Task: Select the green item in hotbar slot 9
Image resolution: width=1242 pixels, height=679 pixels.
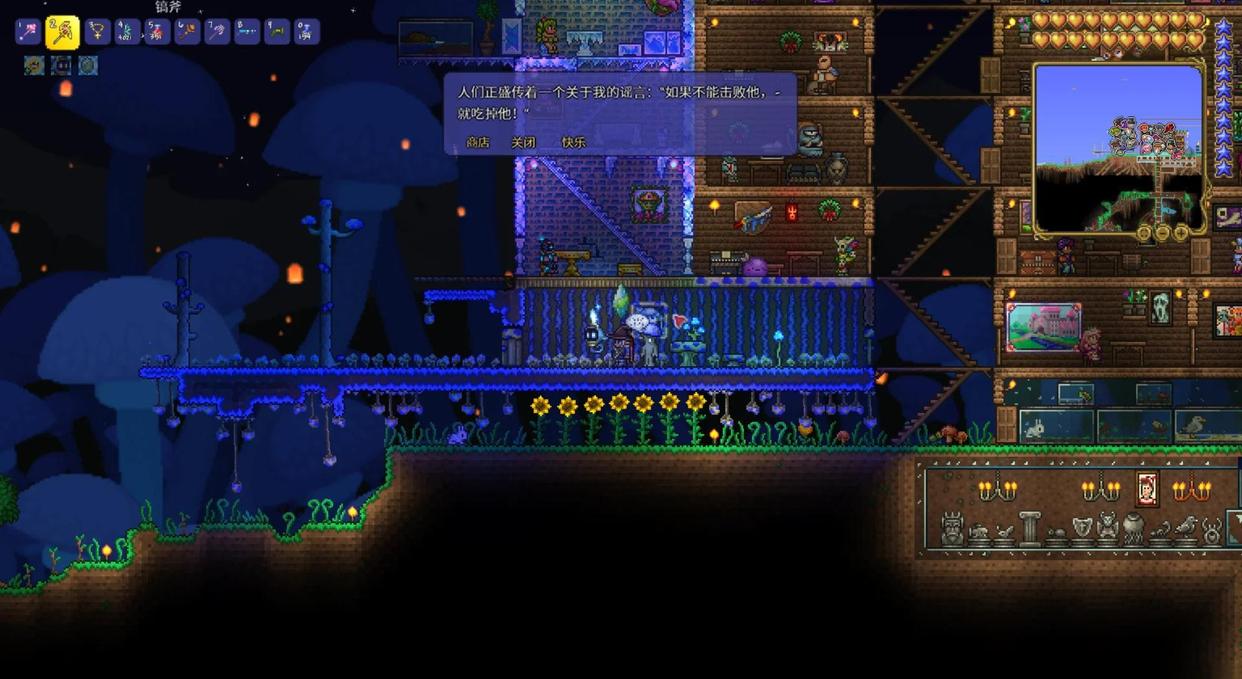Action: point(277,32)
